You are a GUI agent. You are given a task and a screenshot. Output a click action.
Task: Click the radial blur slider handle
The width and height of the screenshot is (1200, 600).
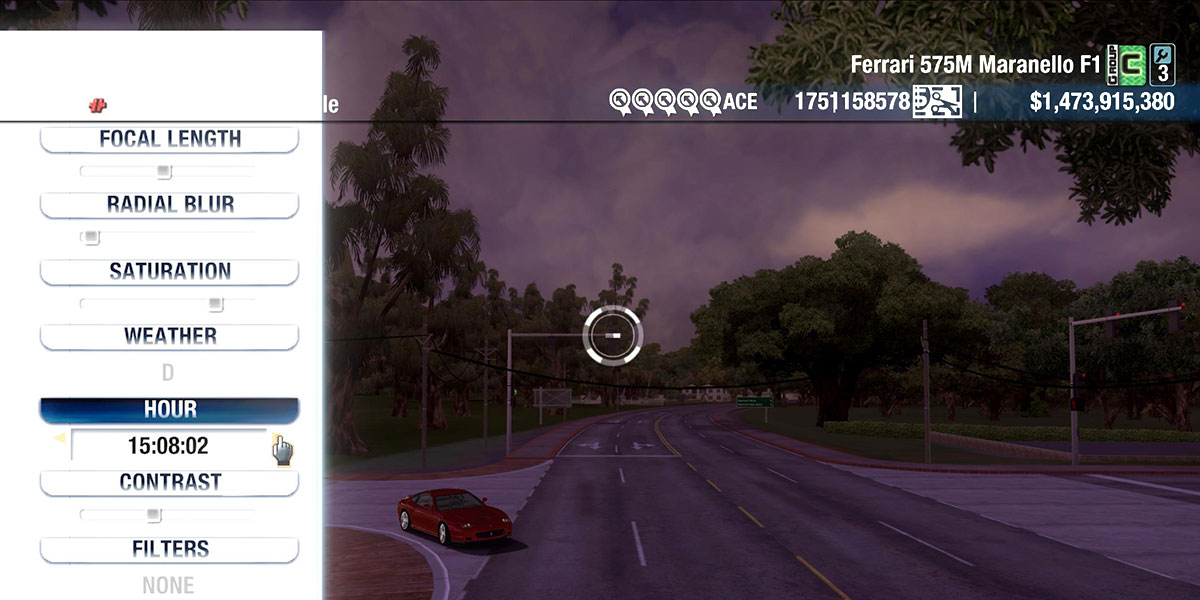tap(91, 238)
